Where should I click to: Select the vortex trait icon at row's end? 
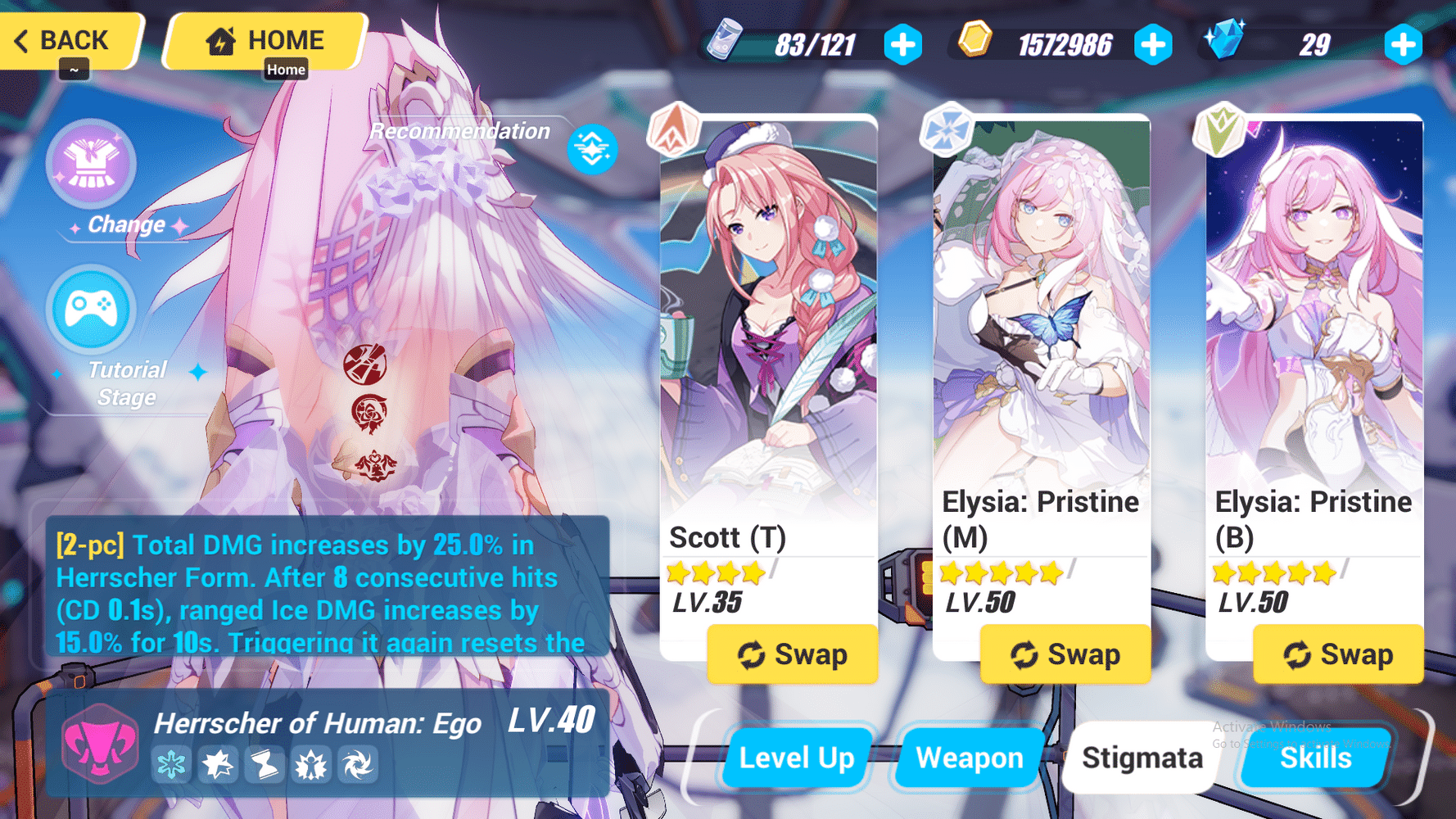(x=358, y=765)
